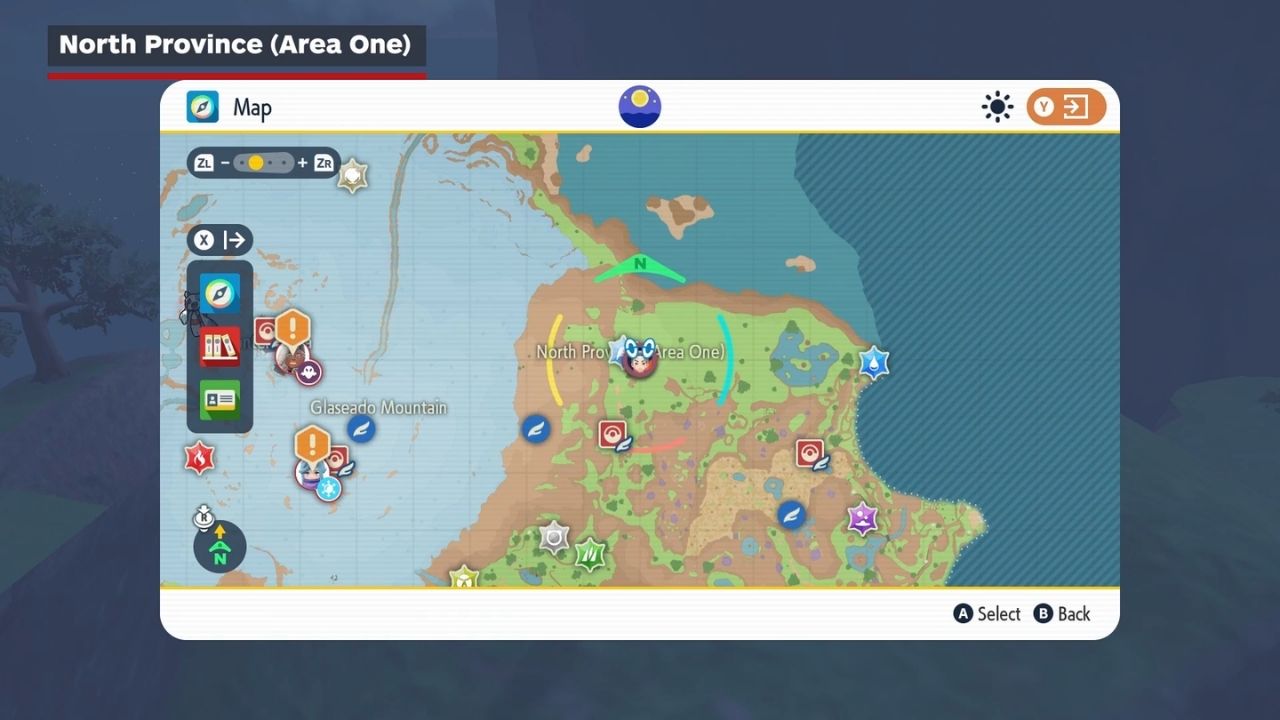Select the purple Poison Tera Raid crystal
Image resolution: width=1280 pixels, height=720 pixels.
(862, 518)
